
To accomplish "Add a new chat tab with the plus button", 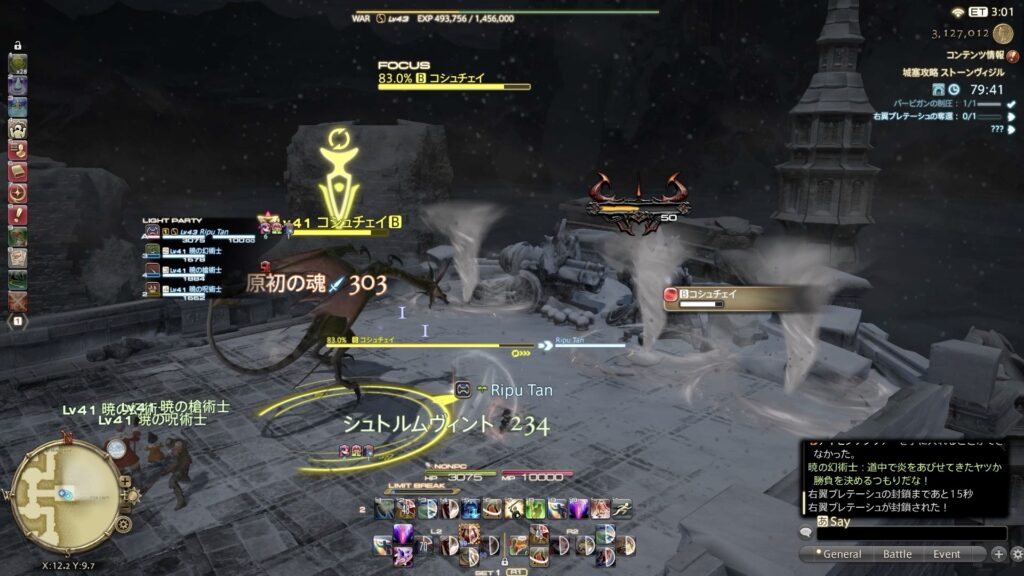I will (998, 554).
